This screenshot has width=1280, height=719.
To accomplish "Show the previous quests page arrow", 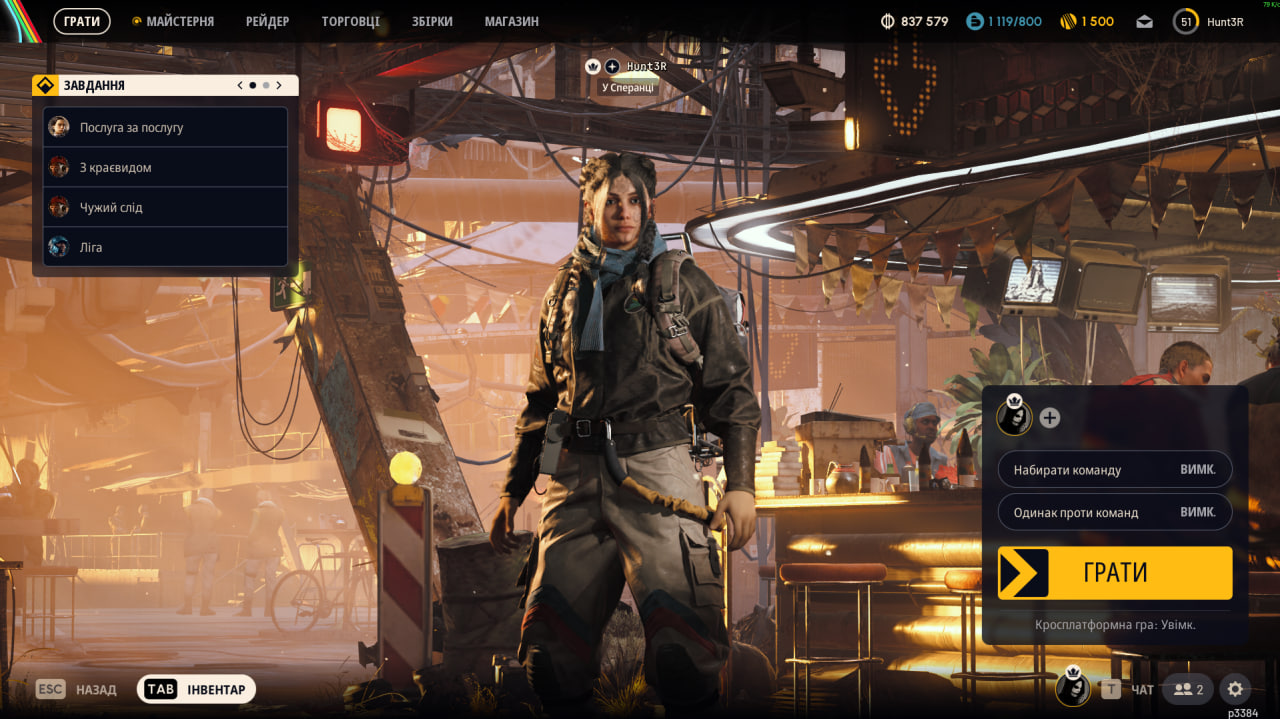I will pos(240,86).
